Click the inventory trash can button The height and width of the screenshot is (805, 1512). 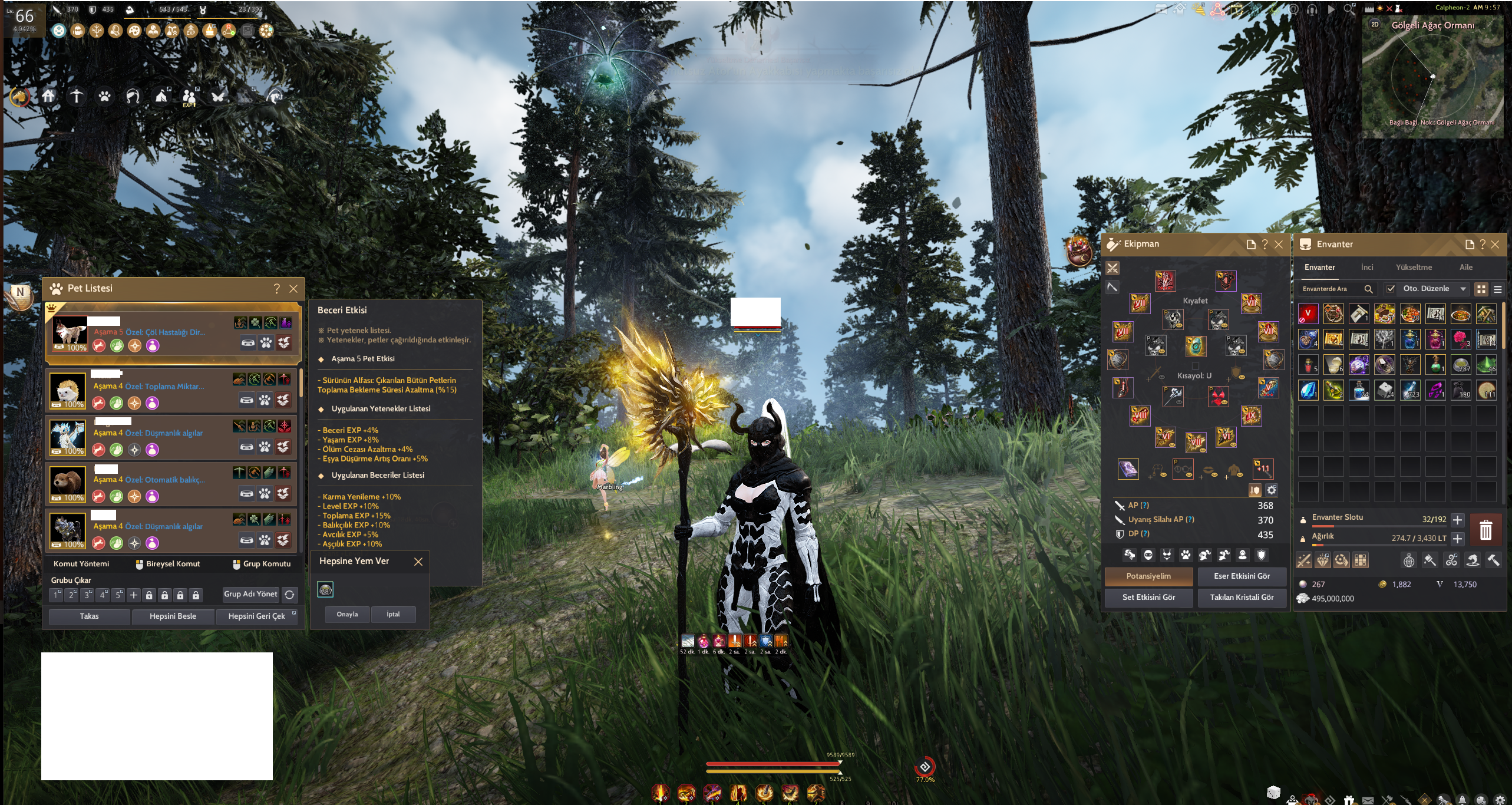pos(1485,529)
